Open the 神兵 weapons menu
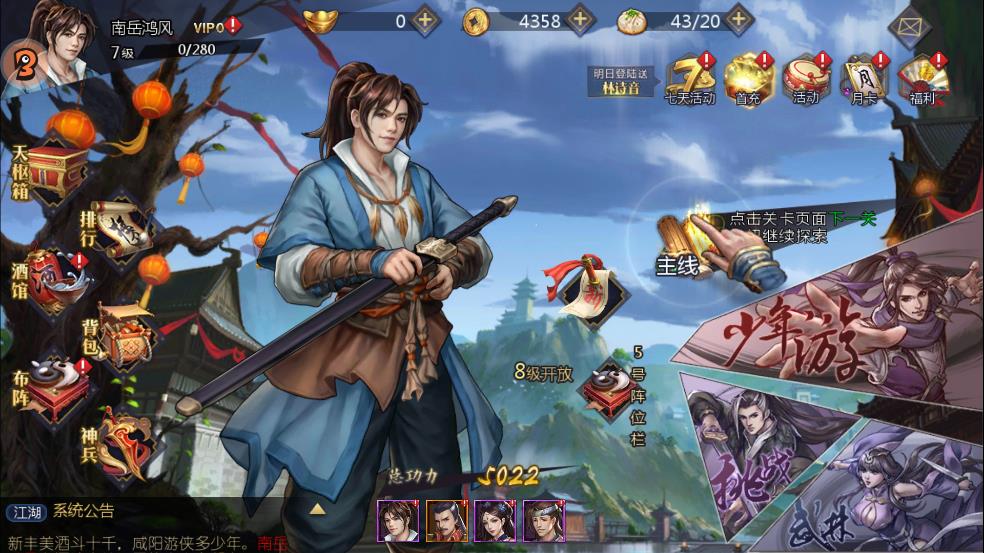 tap(120, 440)
